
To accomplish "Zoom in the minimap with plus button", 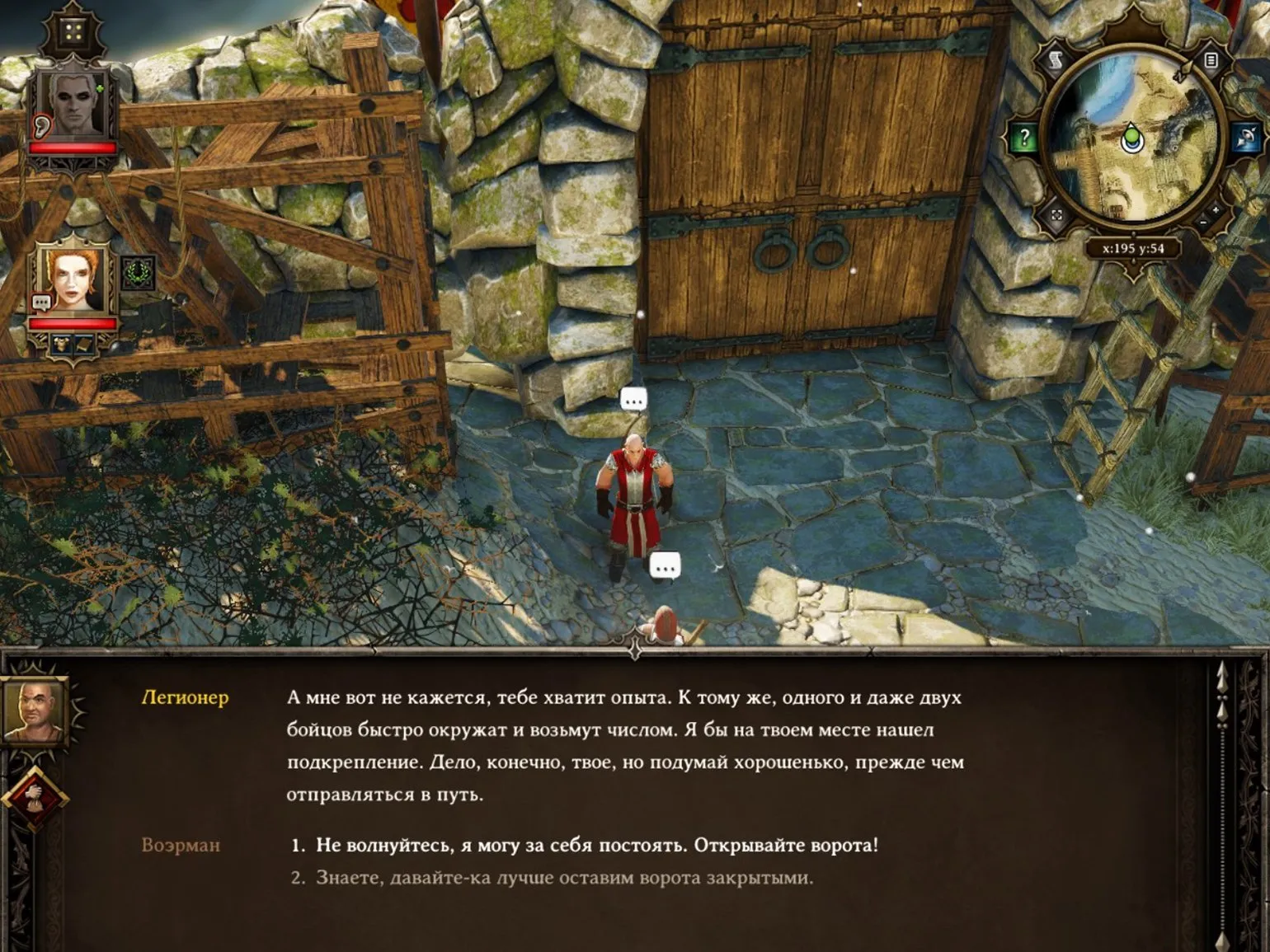I will (x=1216, y=211).
